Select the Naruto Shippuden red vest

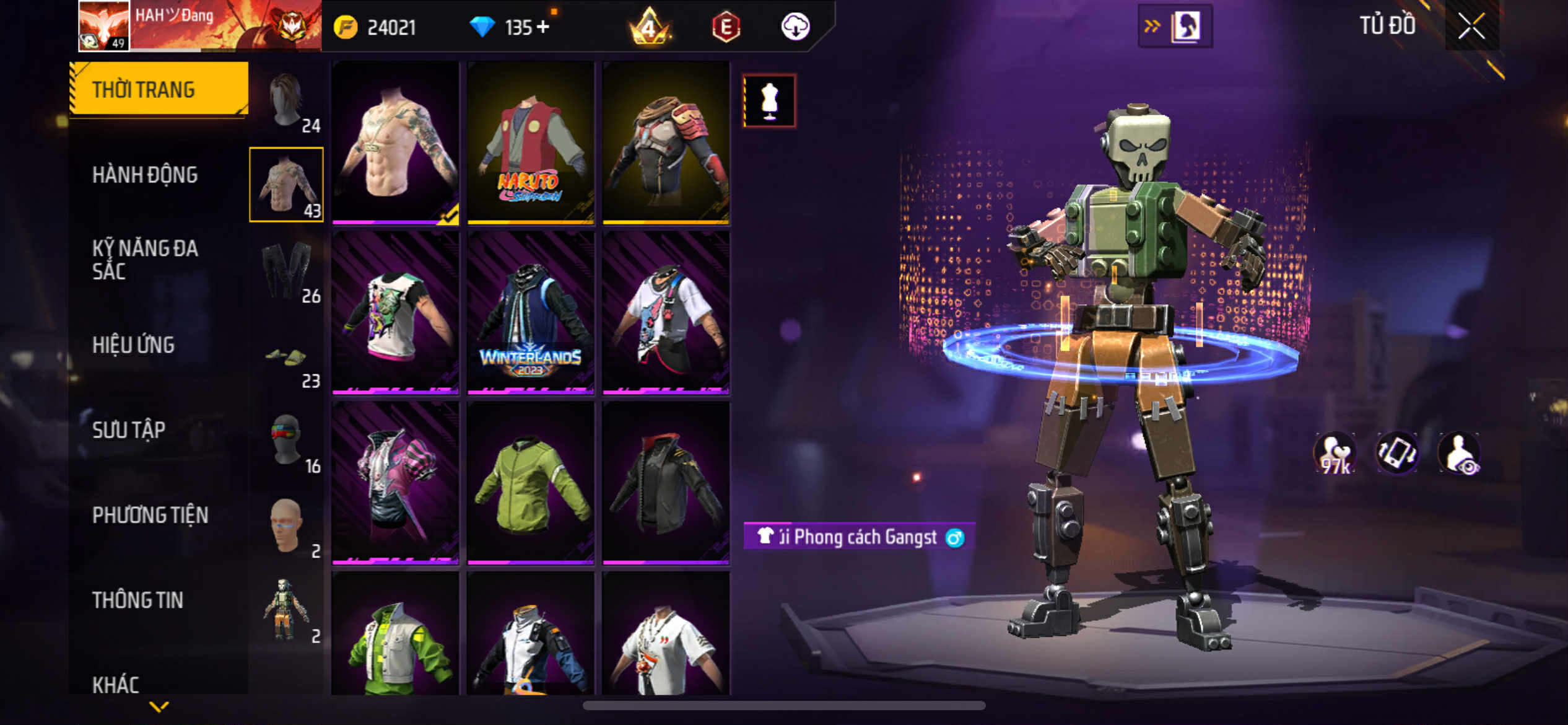(x=531, y=143)
